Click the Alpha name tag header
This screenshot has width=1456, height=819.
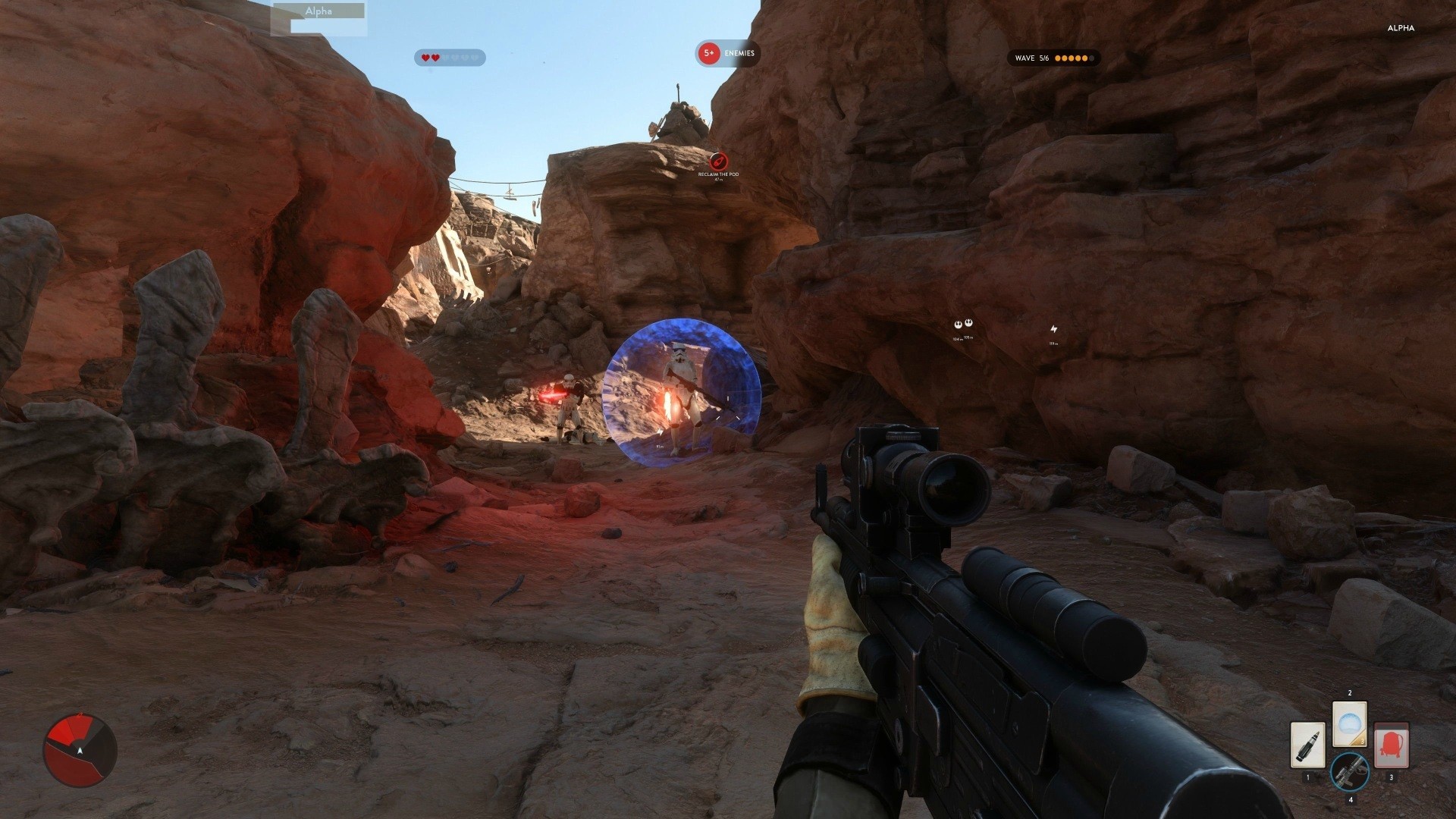(x=317, y=11)
